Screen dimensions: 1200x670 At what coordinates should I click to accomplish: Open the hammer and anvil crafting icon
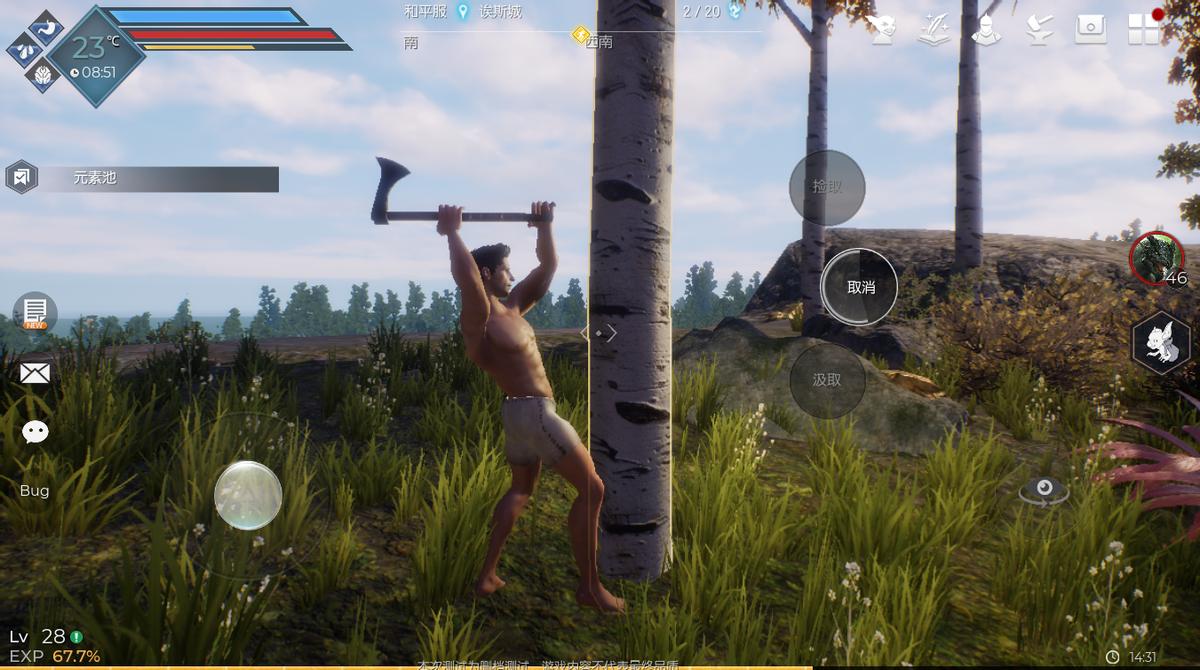click(1039, 29)
